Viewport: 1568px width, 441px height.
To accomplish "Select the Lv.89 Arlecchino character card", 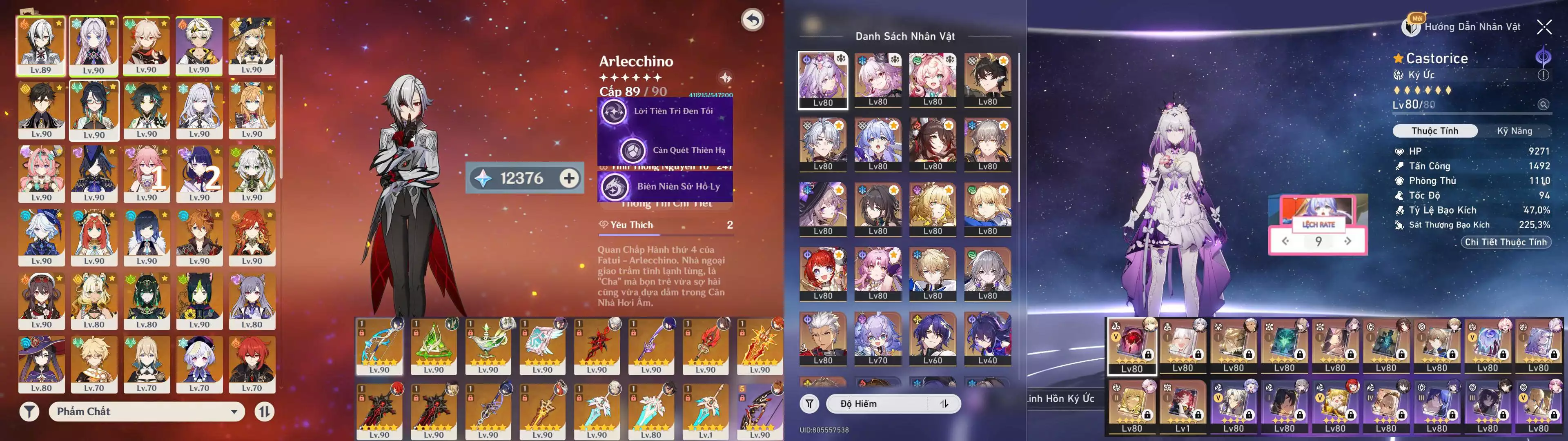I will point(41,46).
